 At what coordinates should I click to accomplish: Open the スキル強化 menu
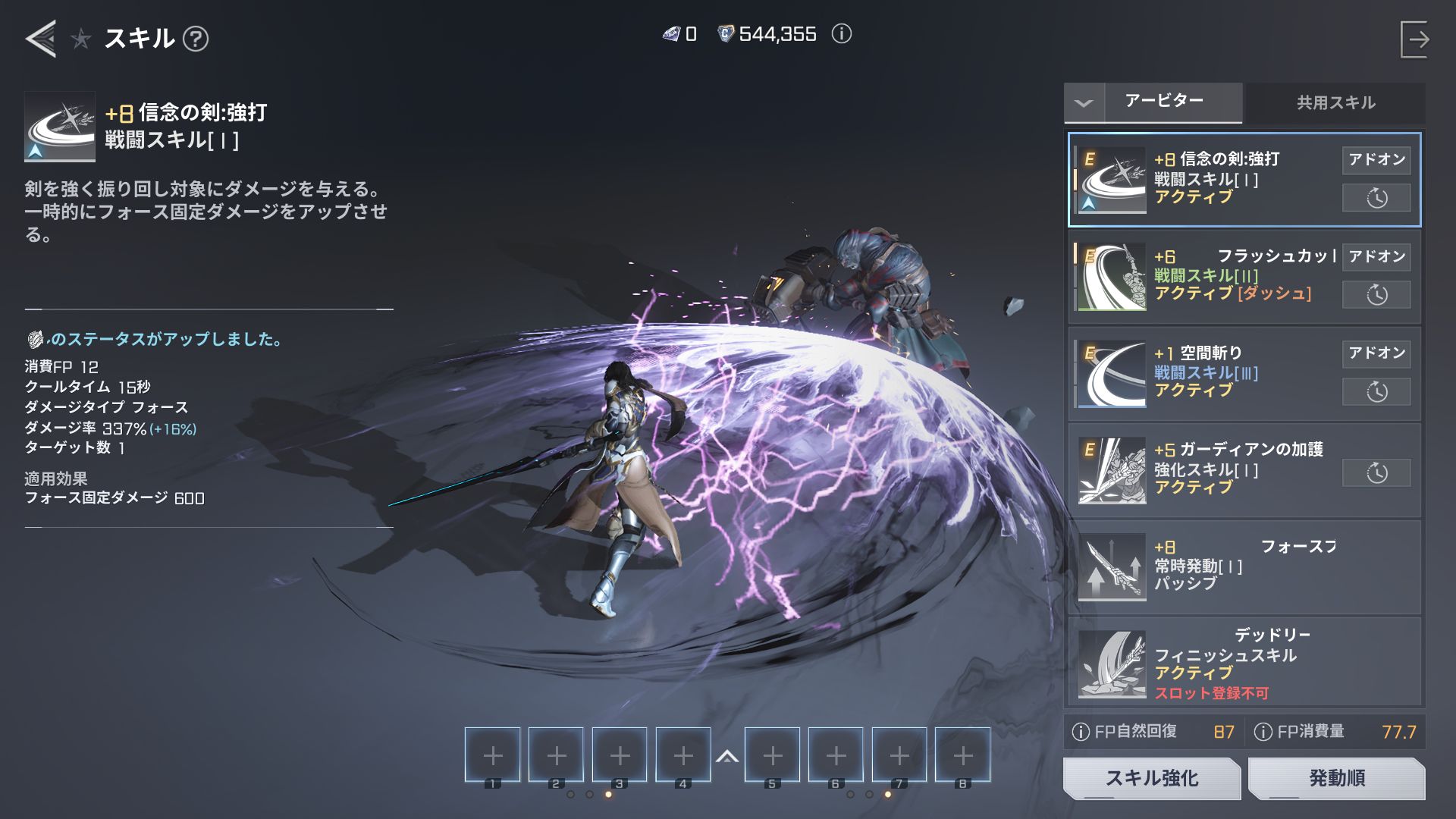tap(1151, 778)
